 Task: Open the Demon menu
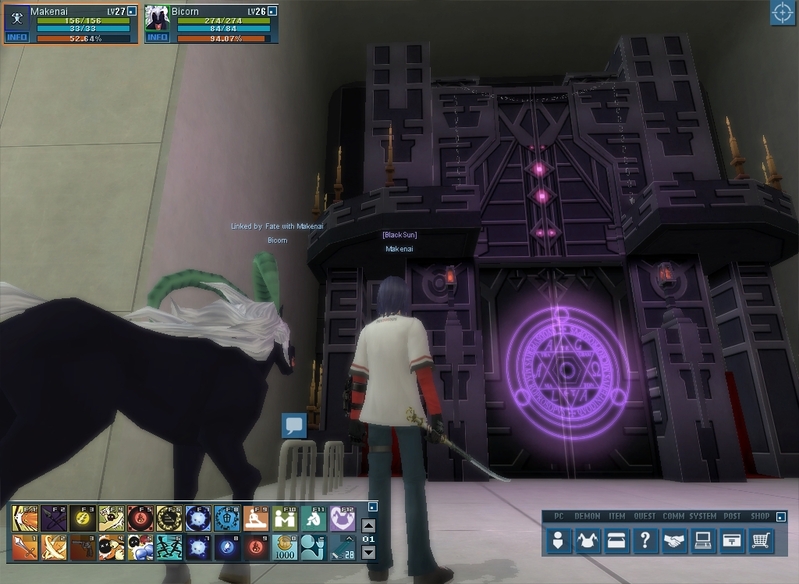(588, 540)
